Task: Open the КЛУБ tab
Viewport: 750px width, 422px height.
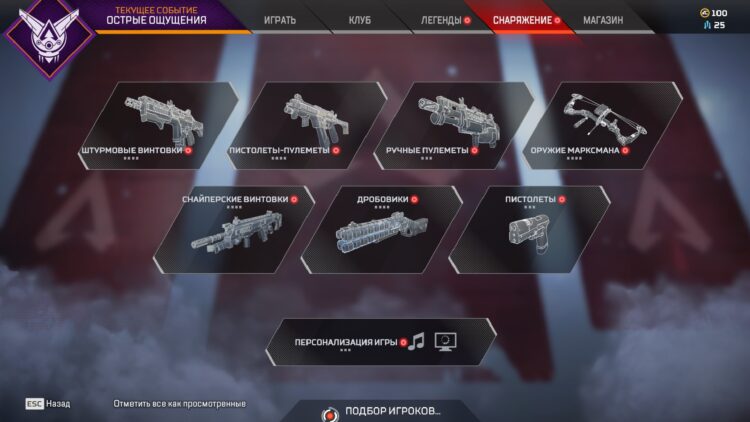Action: pos(360,19)
